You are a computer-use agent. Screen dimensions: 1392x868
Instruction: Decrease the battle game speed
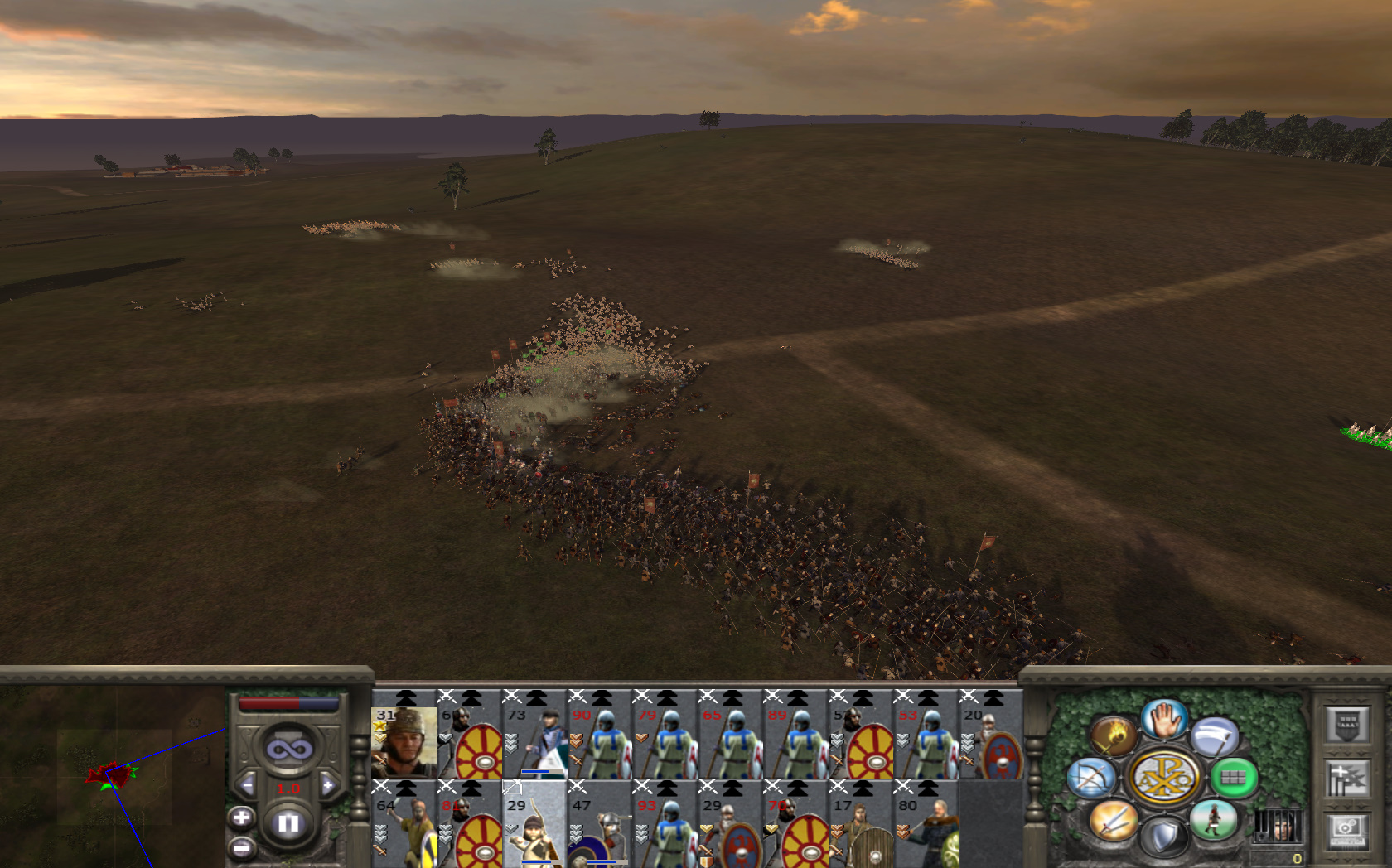tap(247, 785)
